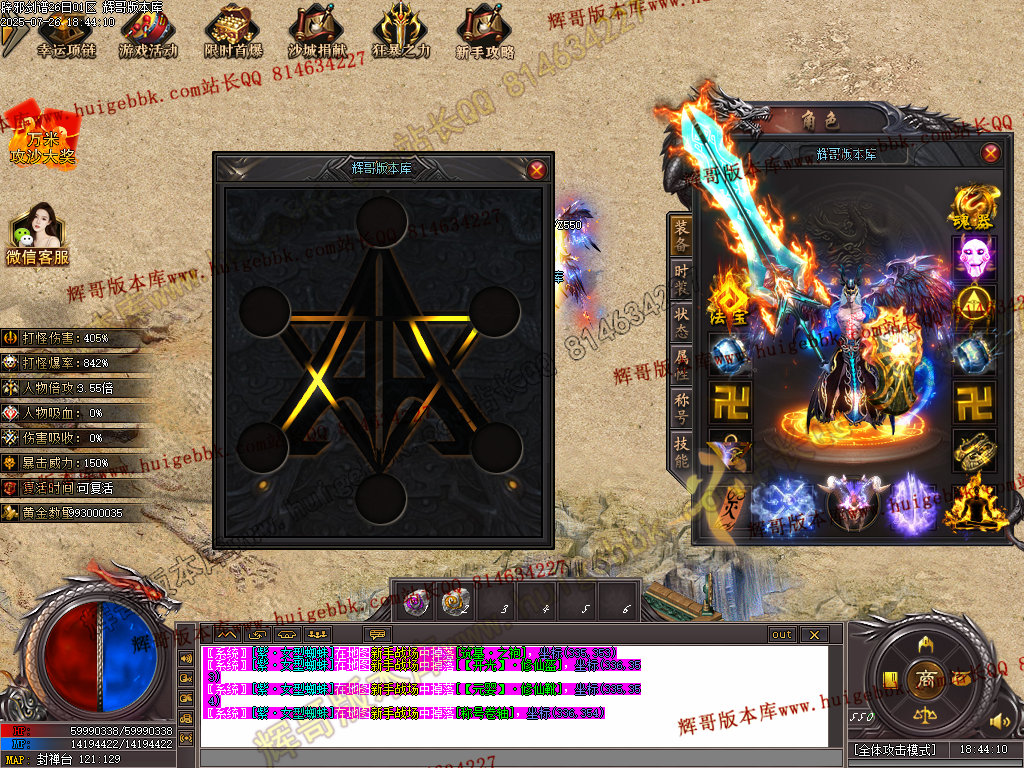Open the 限时首爆 treasure chest icon

(233, 32)
